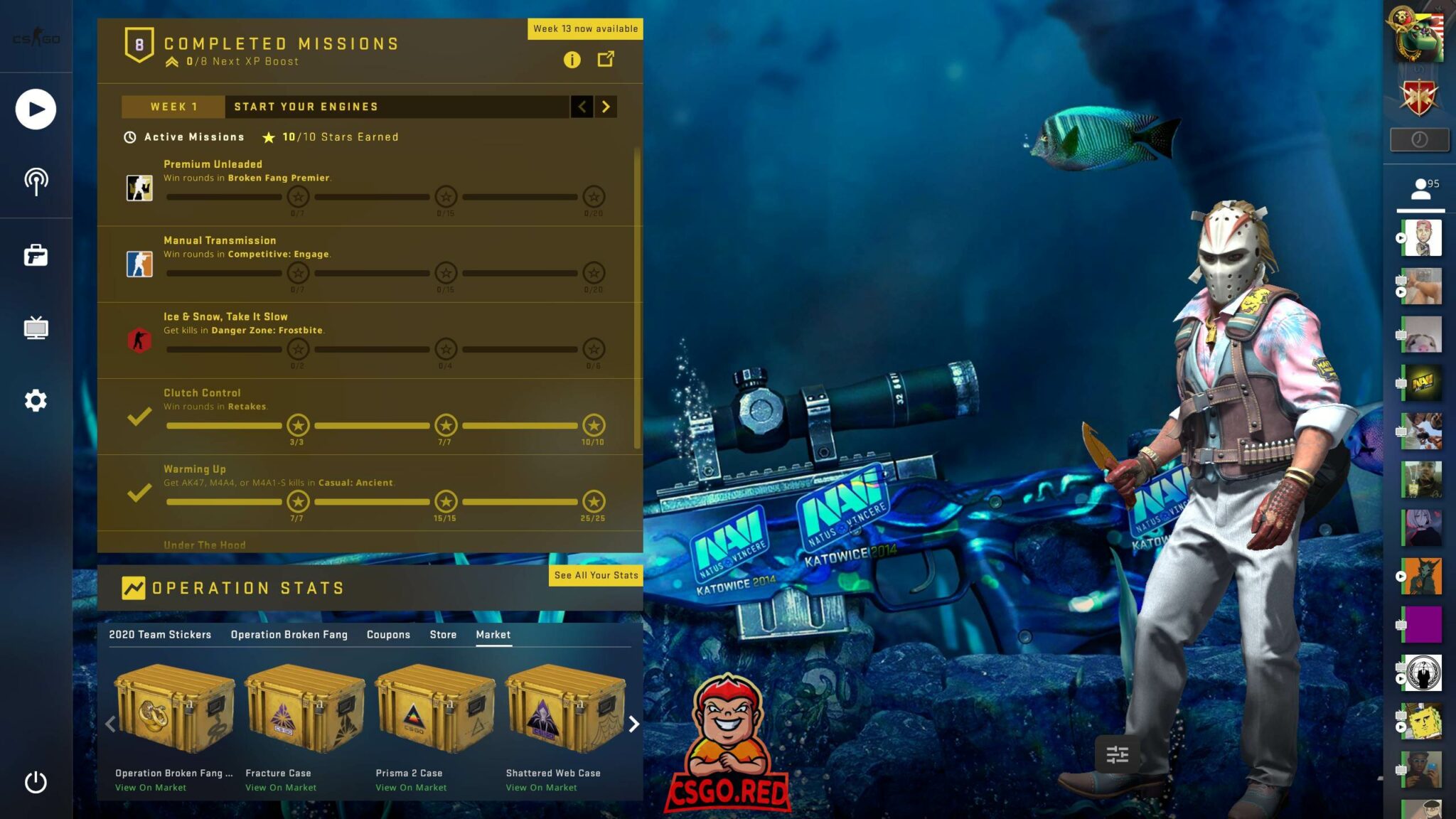This screenshot has width=1456, height=819.
Task: Open the Coupons tab
Action: point(388,635)
